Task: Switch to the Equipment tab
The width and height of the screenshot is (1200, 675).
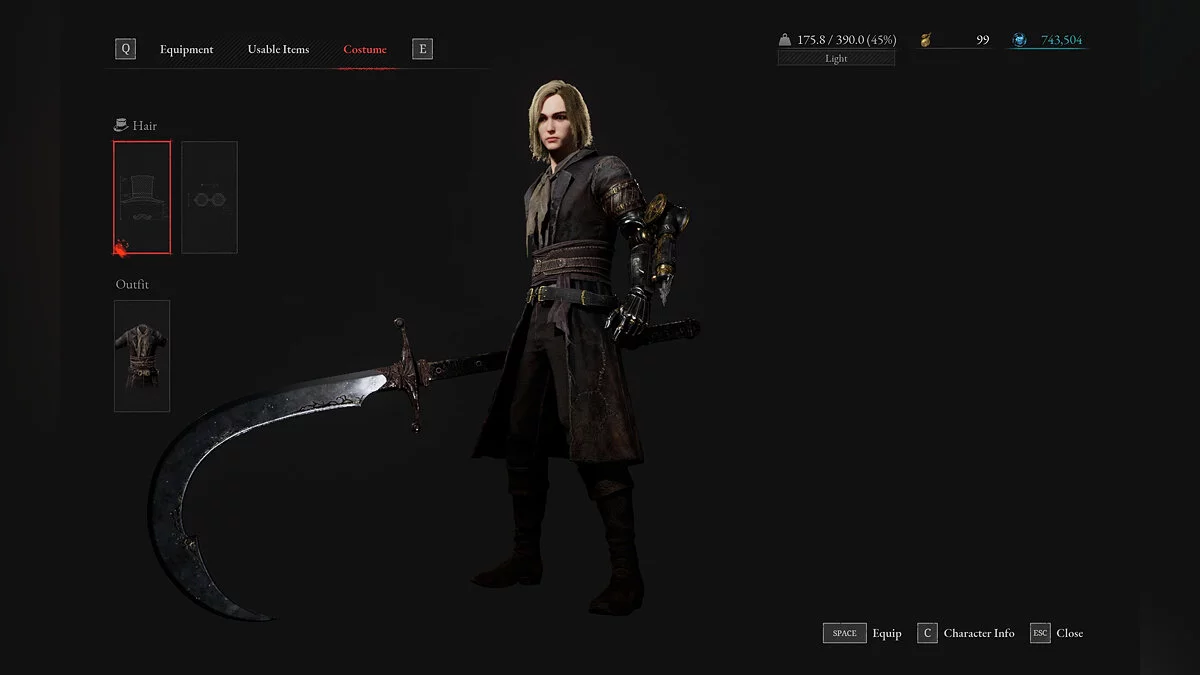Action: point(186,49)
